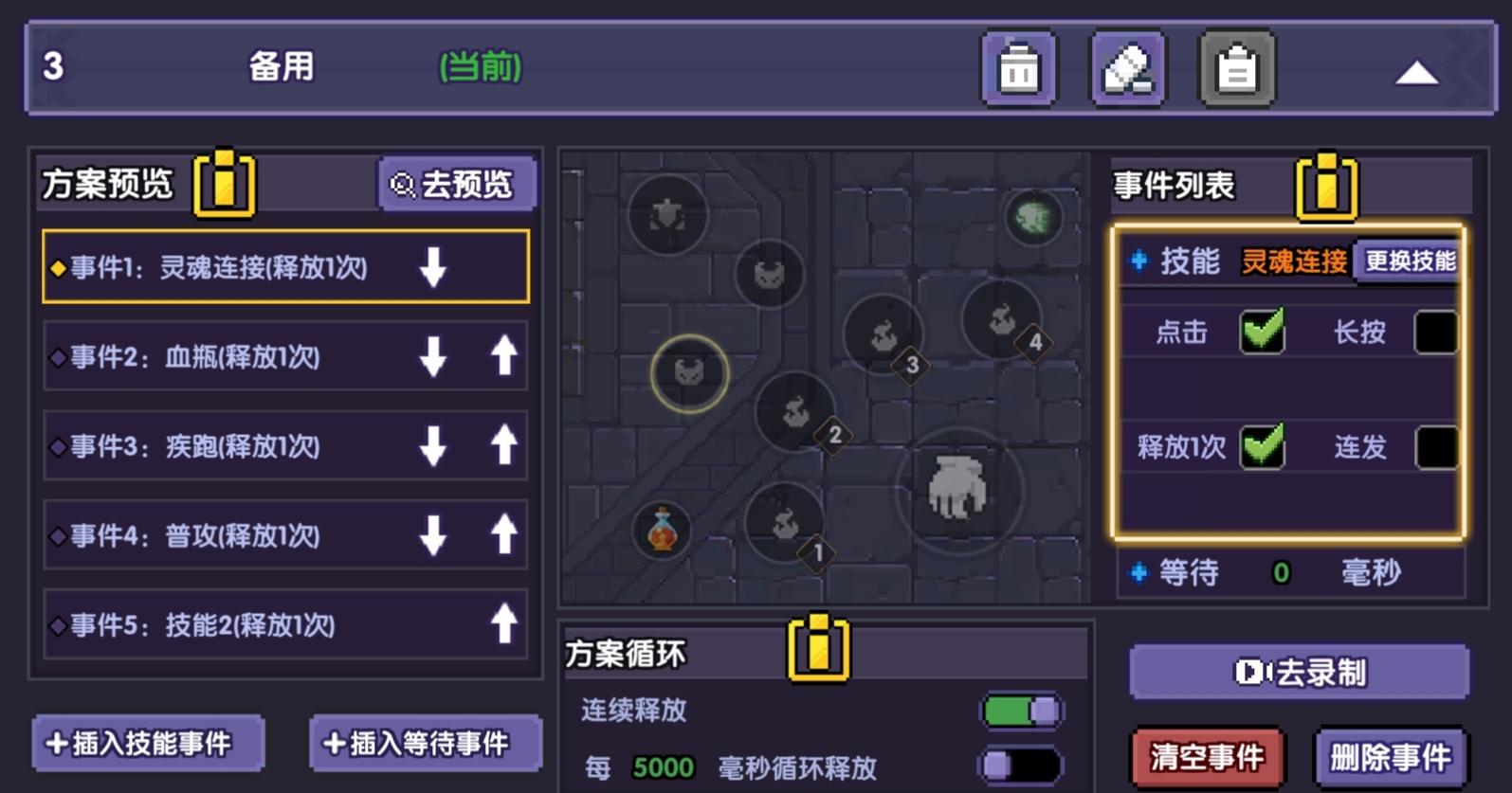Click 更换技能 to change the skill
This screenshot has width=1512, height=793.
[1407, 262]
